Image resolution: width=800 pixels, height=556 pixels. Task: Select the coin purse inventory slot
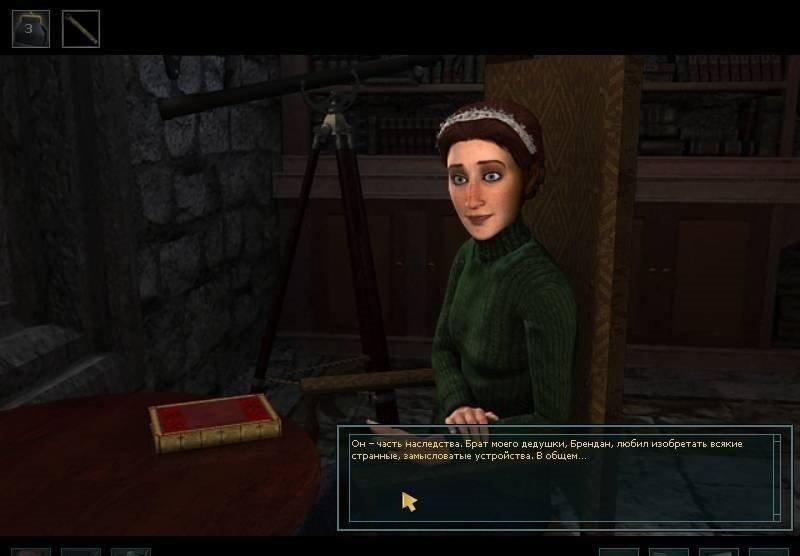coord(30,29)
